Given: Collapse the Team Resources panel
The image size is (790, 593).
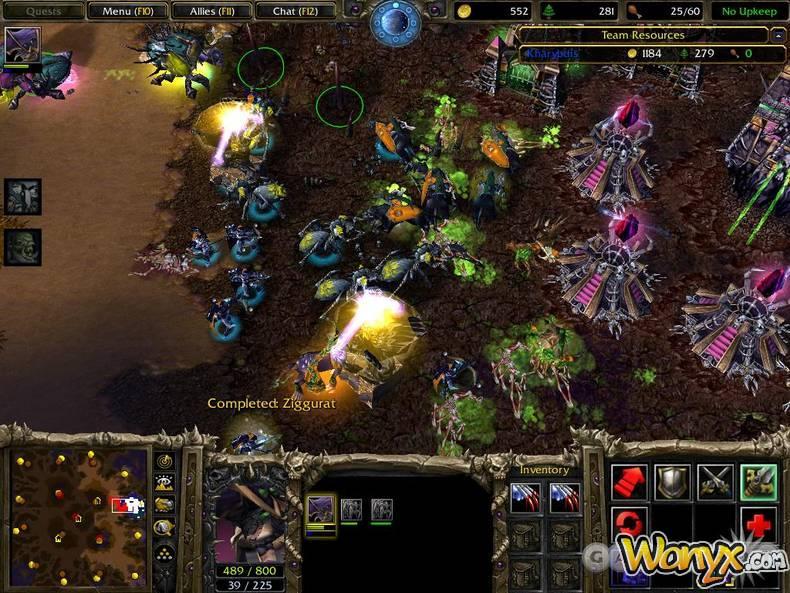Looking at the screenshot, I should click(779, 35).
